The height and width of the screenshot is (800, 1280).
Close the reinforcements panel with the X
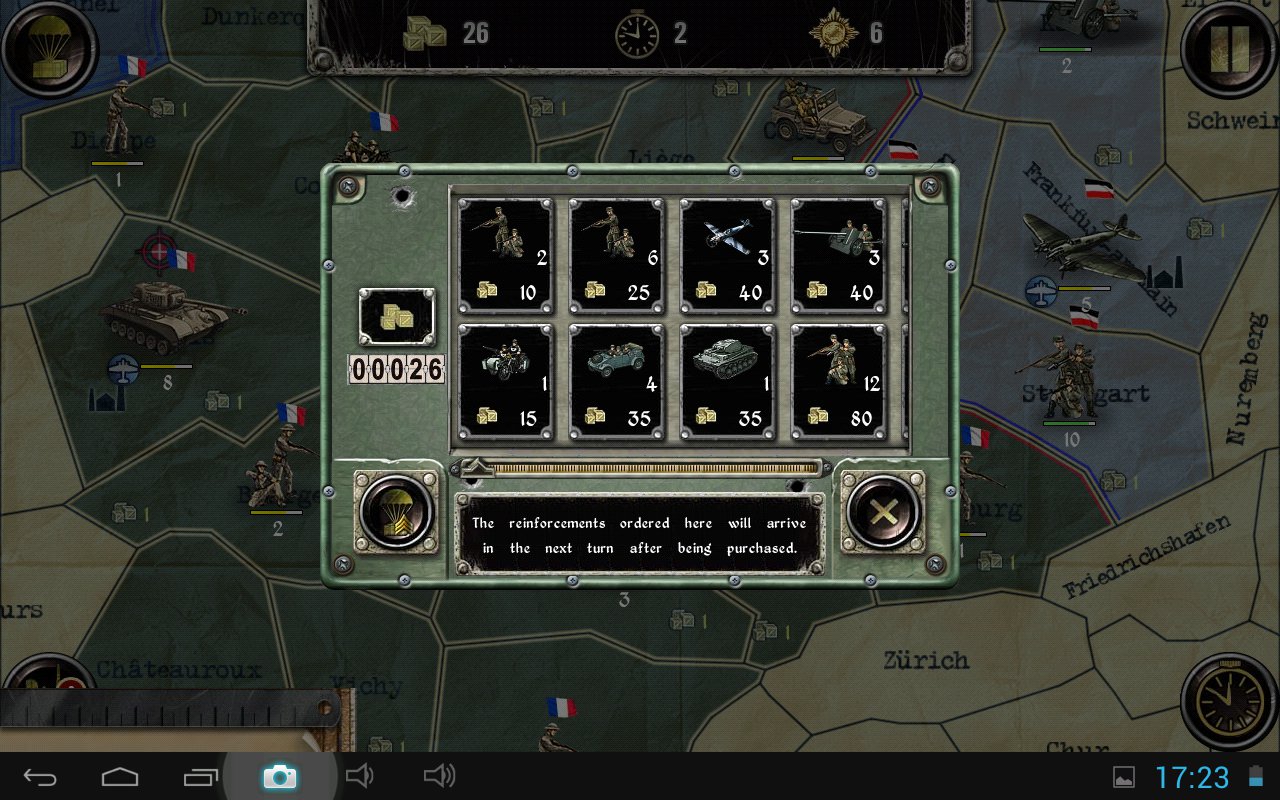[883, 513]
